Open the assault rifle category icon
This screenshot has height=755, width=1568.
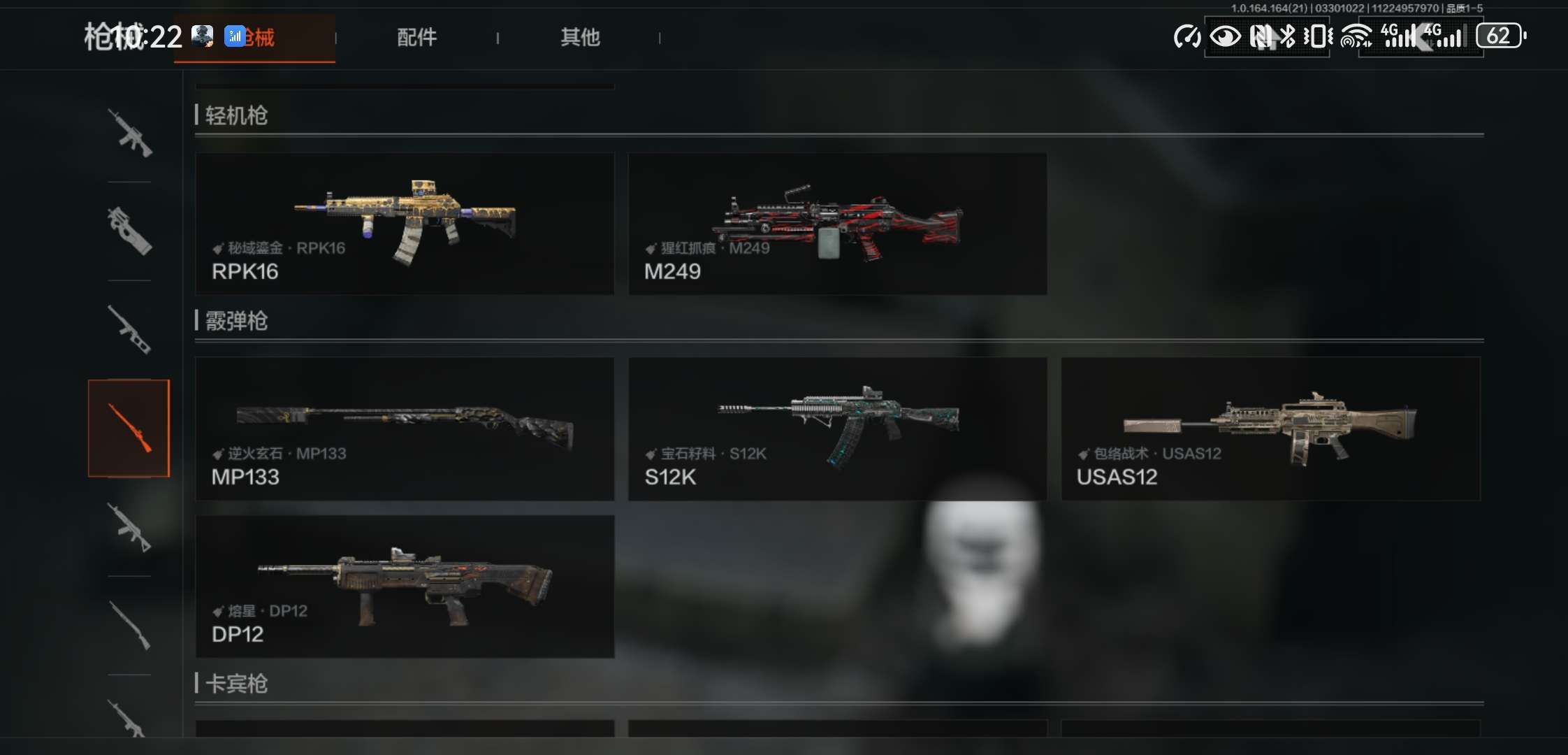coord(129,133)
